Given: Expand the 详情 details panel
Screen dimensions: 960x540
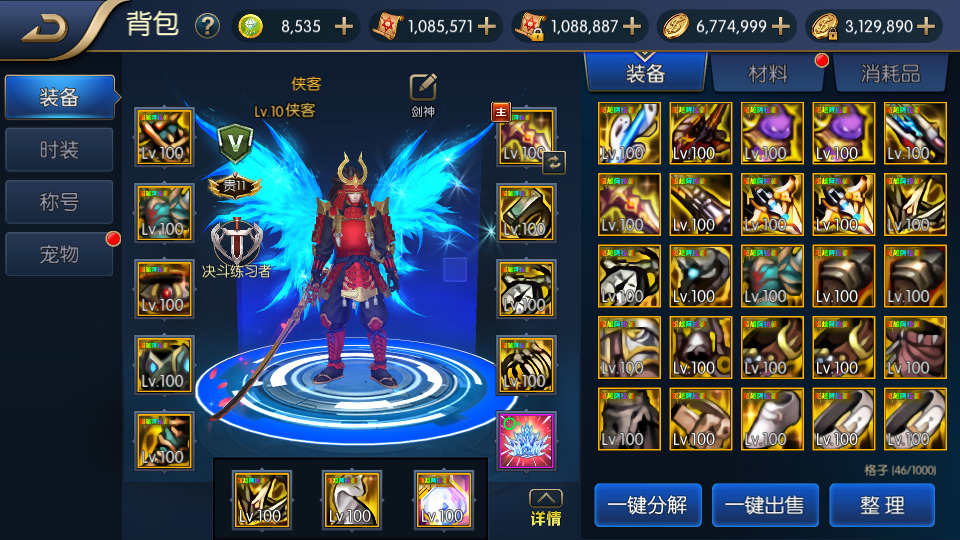Looking at the screenshot, I should [x=545, y=508].
